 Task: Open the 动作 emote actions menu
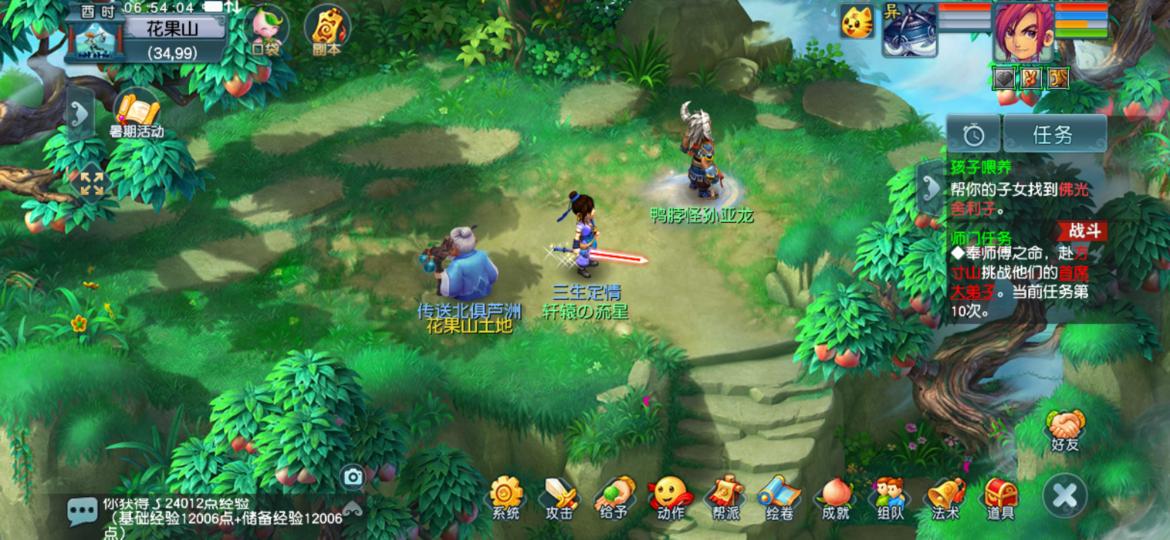coord(669,495)
